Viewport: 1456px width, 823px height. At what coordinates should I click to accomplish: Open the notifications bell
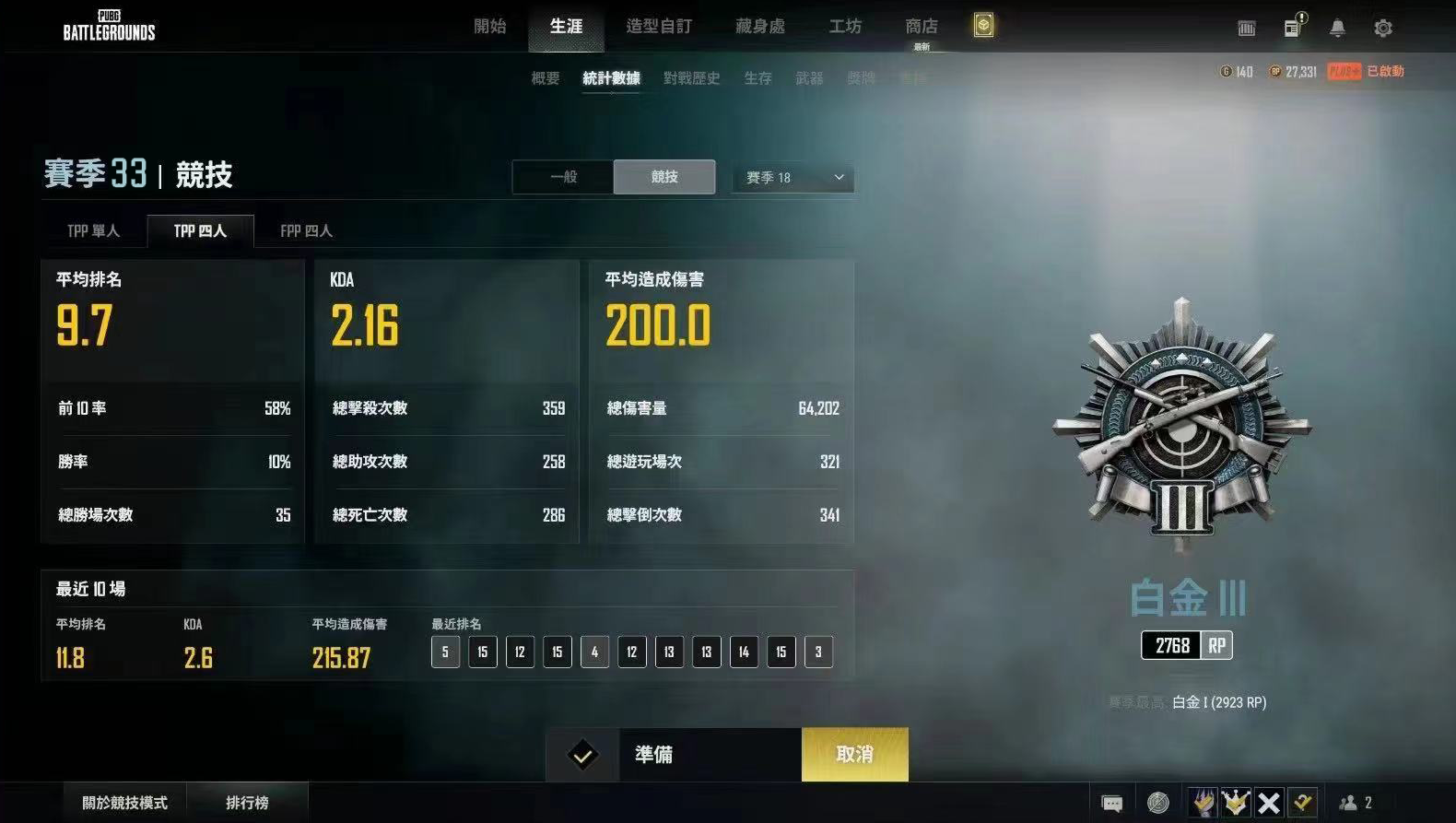[x=1337, y=28]
